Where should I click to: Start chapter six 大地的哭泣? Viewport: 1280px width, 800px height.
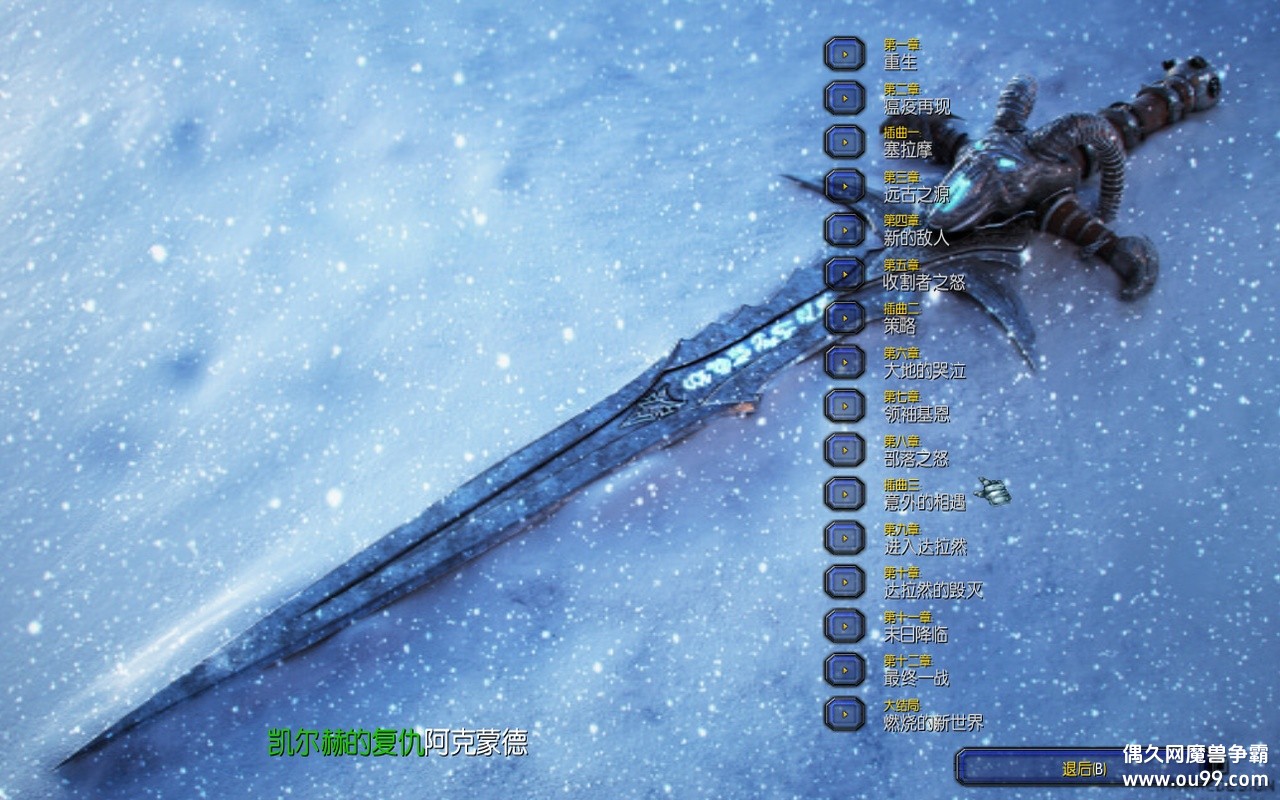click(x=845, y=361)
